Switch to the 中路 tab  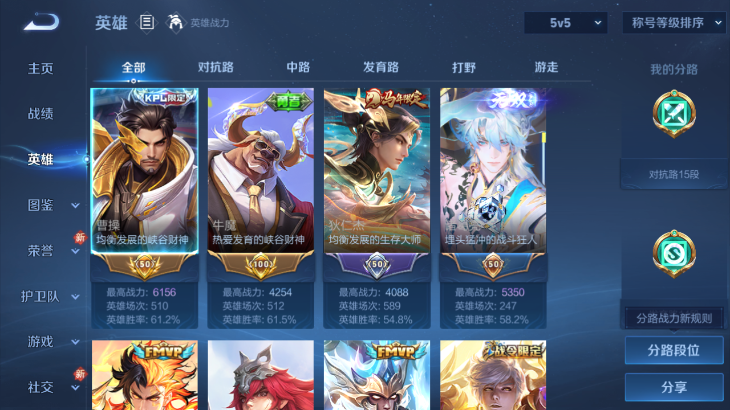pyautogui.click(x=298, y=67)
